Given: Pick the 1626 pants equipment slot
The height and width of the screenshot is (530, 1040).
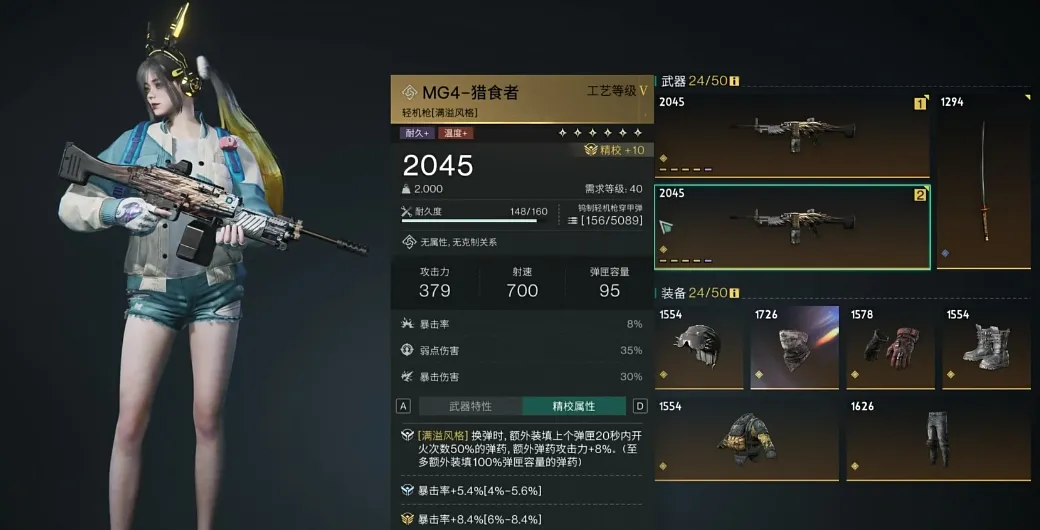Looking at the screenshot, I should click(x=938, y=438).
